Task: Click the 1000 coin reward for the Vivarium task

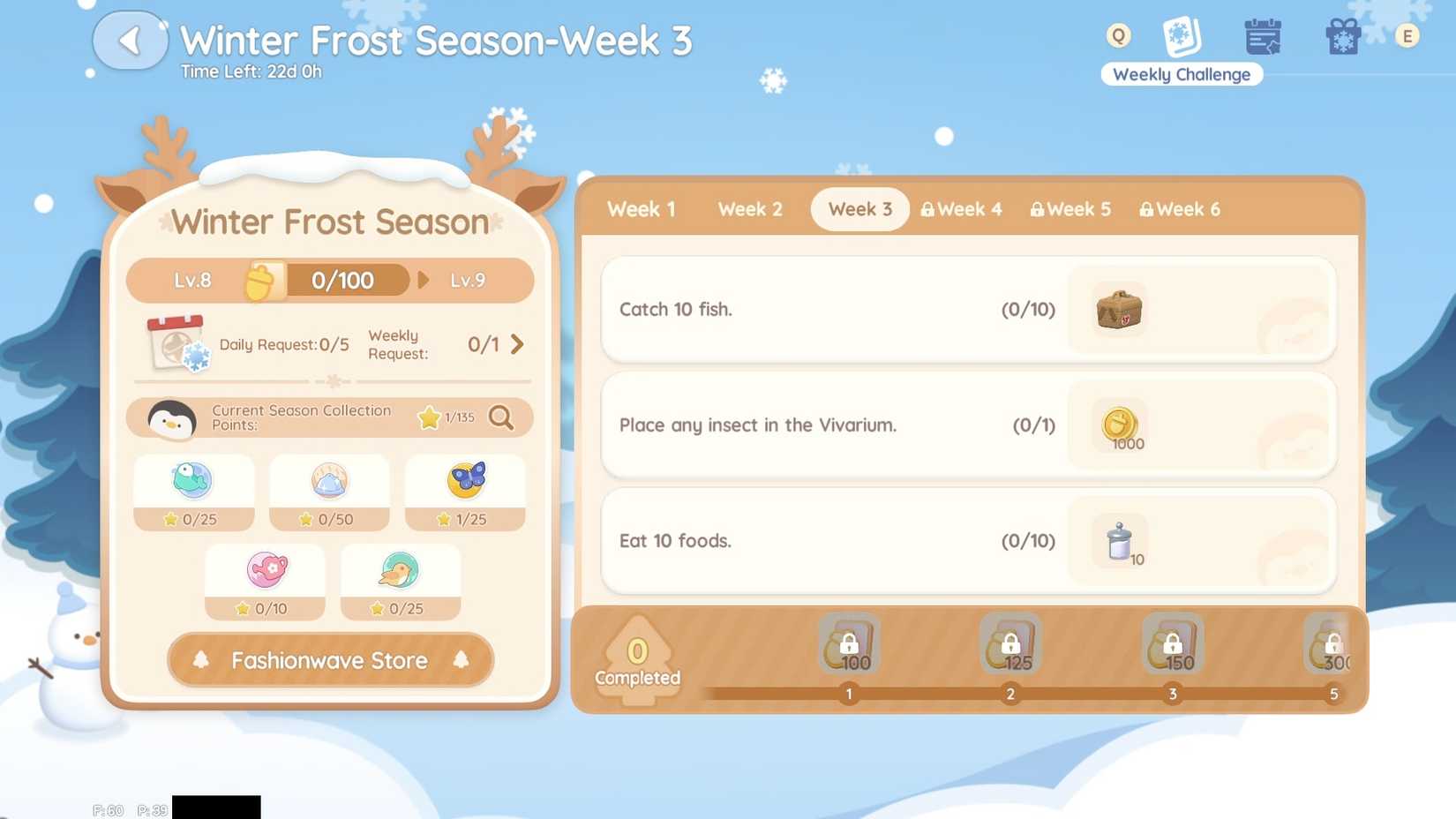Action: coord(1121,425)
